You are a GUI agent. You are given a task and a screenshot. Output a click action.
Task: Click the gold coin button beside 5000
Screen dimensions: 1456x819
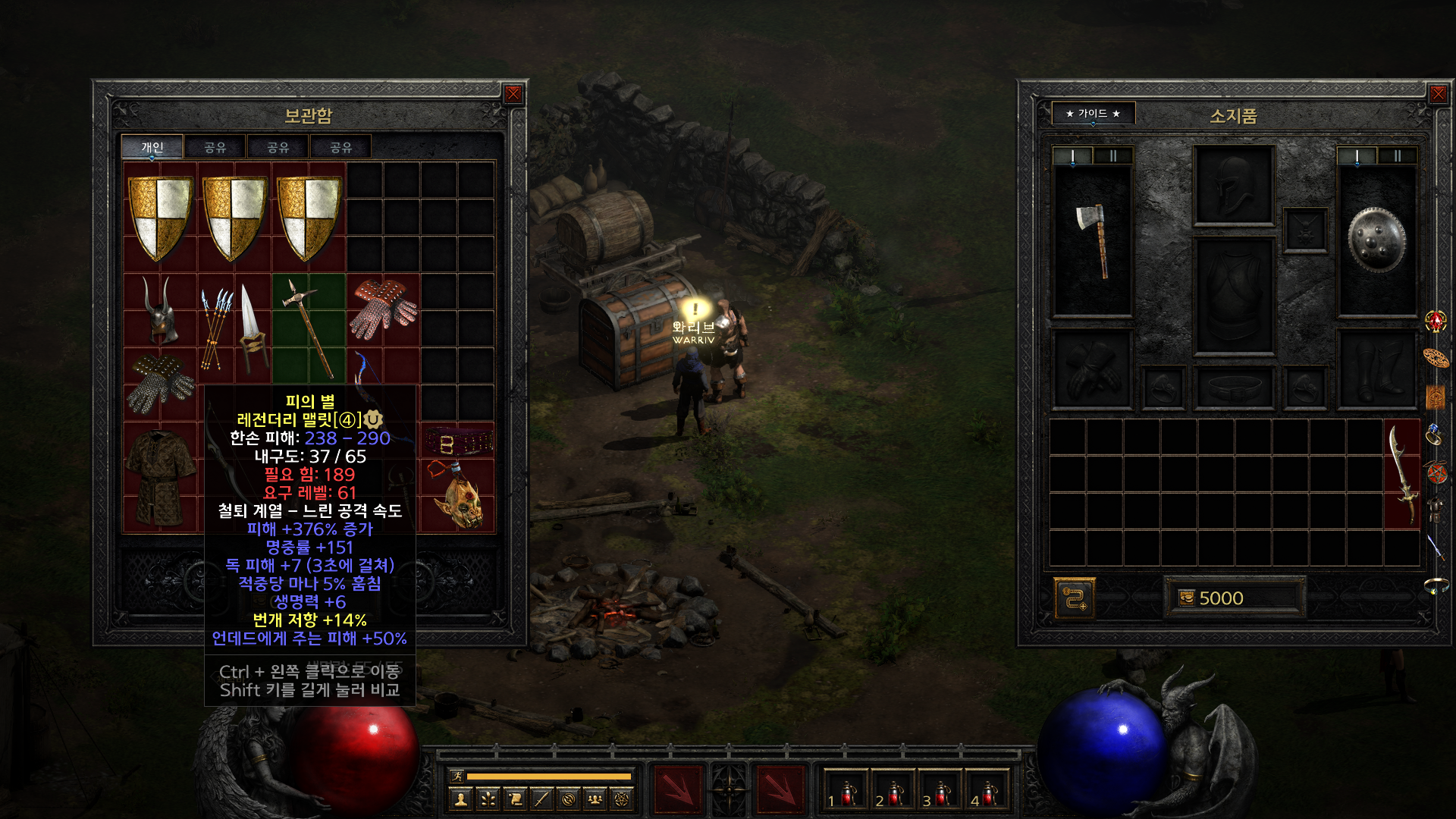click(x=1187, y=598)
